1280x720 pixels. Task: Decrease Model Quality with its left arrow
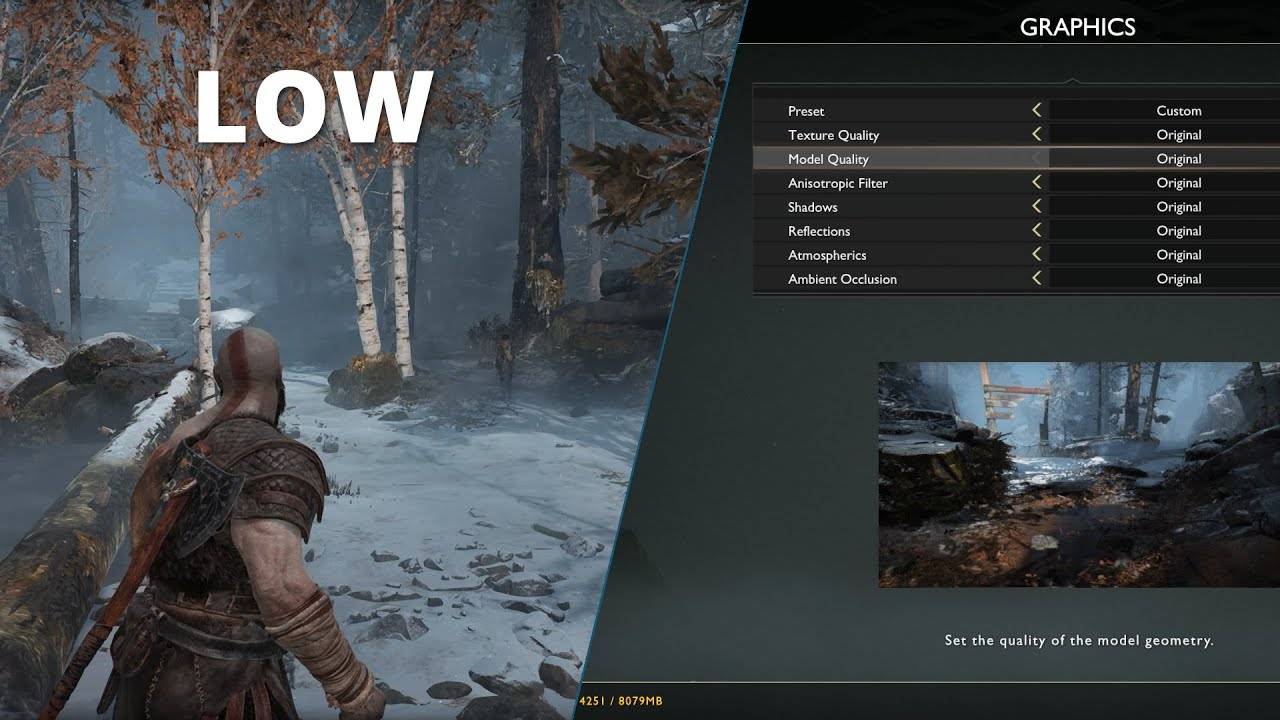click(1037, 158)
